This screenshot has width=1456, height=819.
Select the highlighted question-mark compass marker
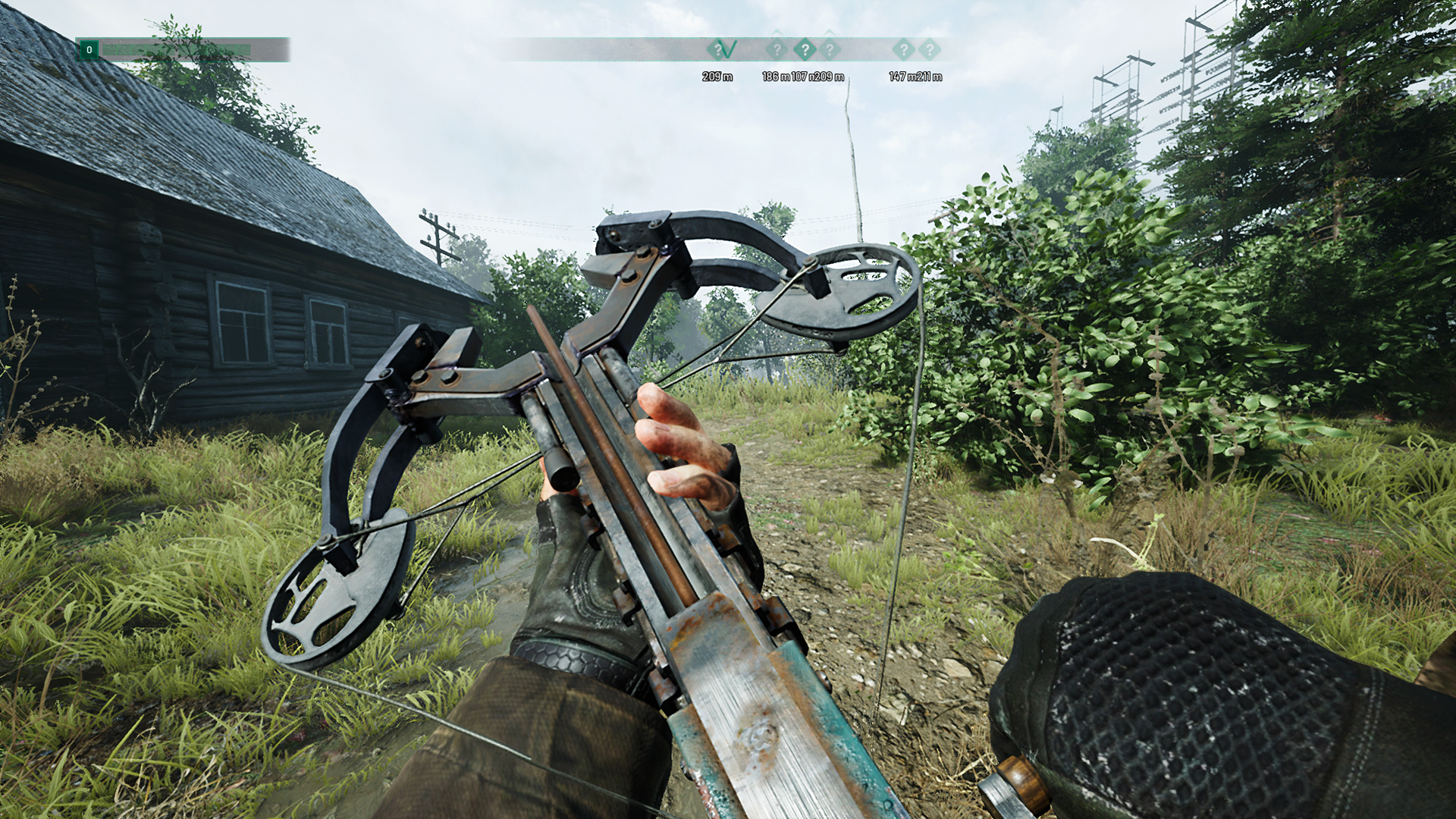click(805, 50)
